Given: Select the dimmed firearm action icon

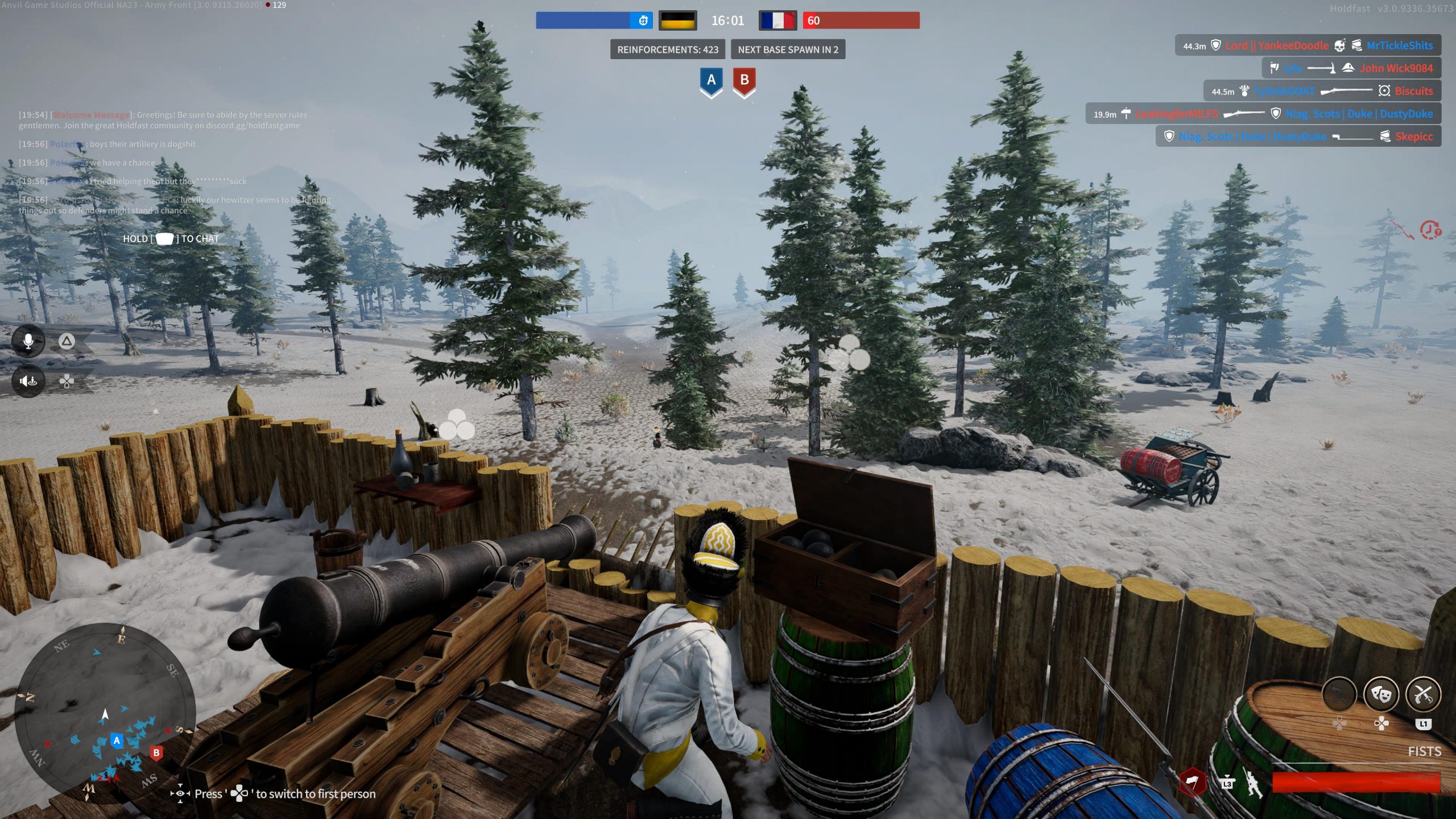Looking at the screenshot, I should pos(1339,694).
